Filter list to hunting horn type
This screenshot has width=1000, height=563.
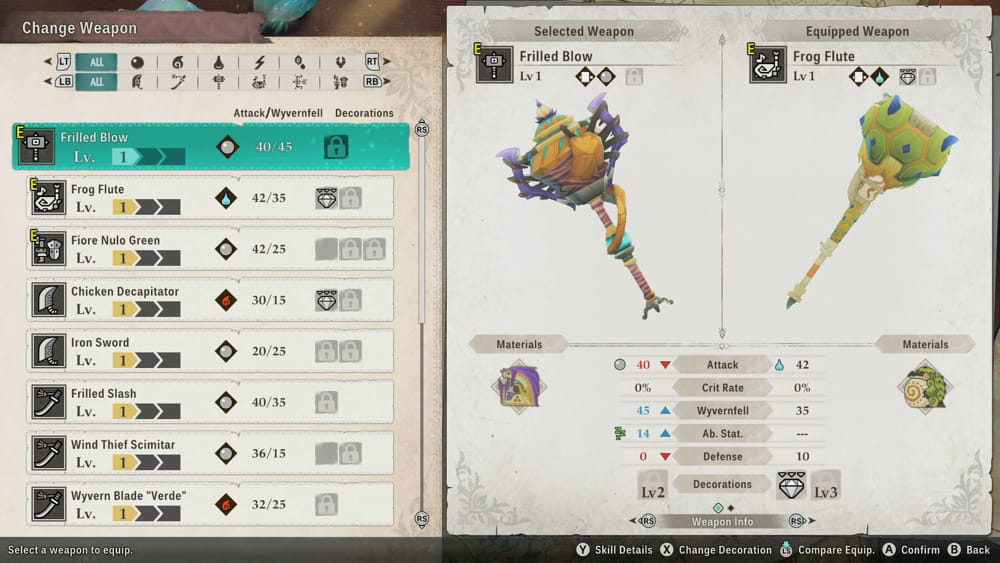pyautogui.click(x=259, y=82)
